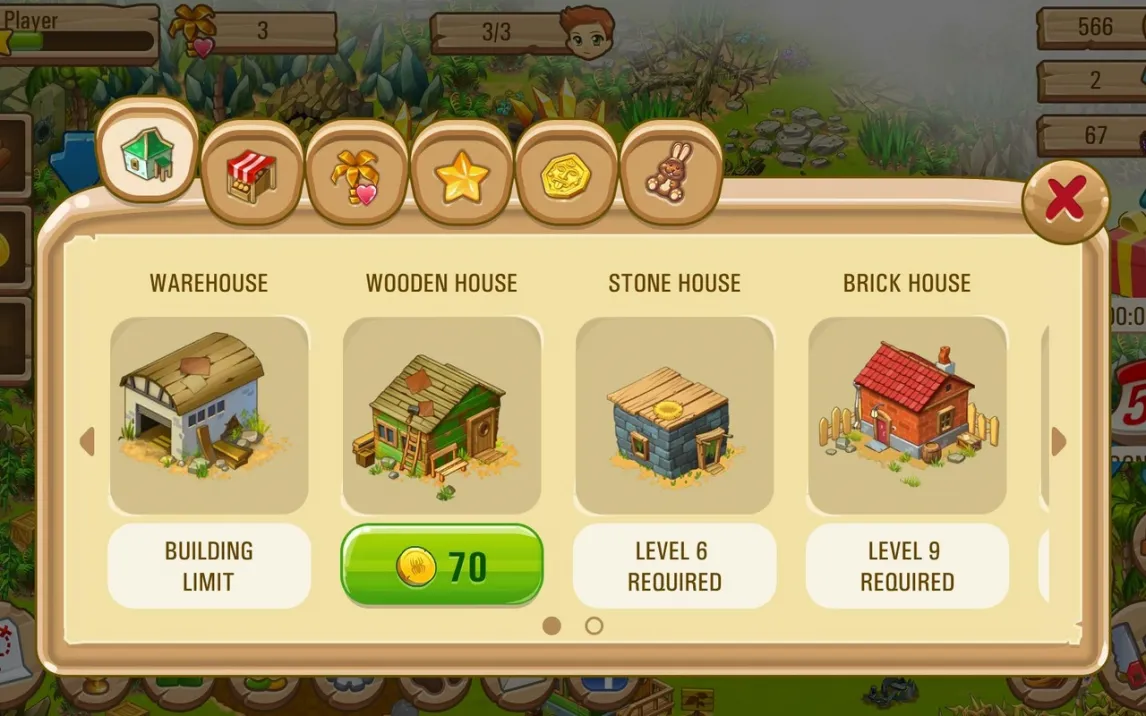Screen dimensions: 1146x716
Task: Open the worker portrait icon at top
Action: (x=586, y=33)
